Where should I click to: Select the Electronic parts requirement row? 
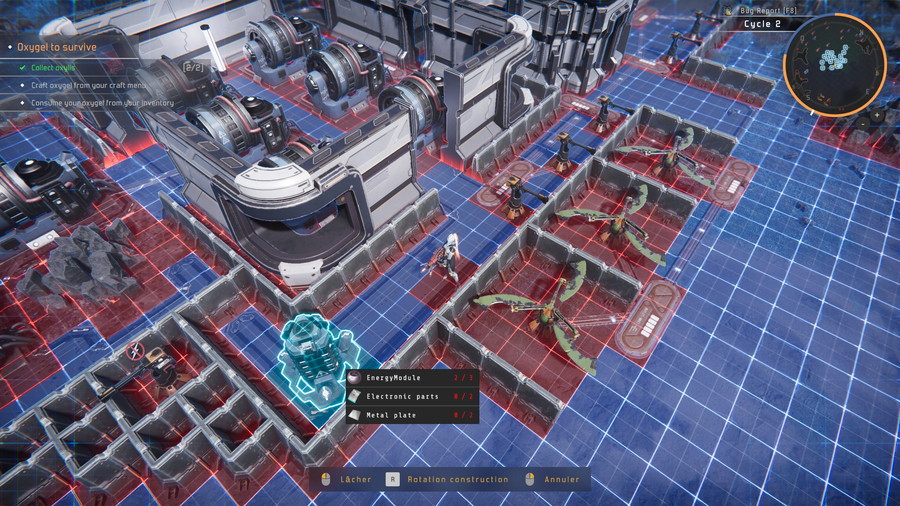tap(412, 396)
